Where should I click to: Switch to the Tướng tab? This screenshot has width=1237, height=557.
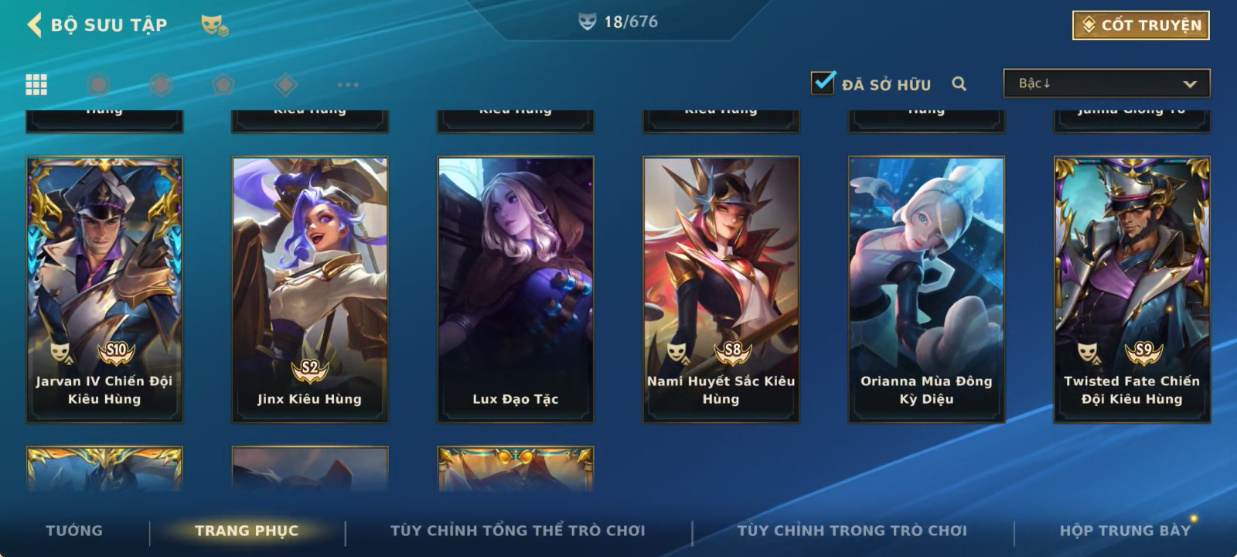pos(74,531)
